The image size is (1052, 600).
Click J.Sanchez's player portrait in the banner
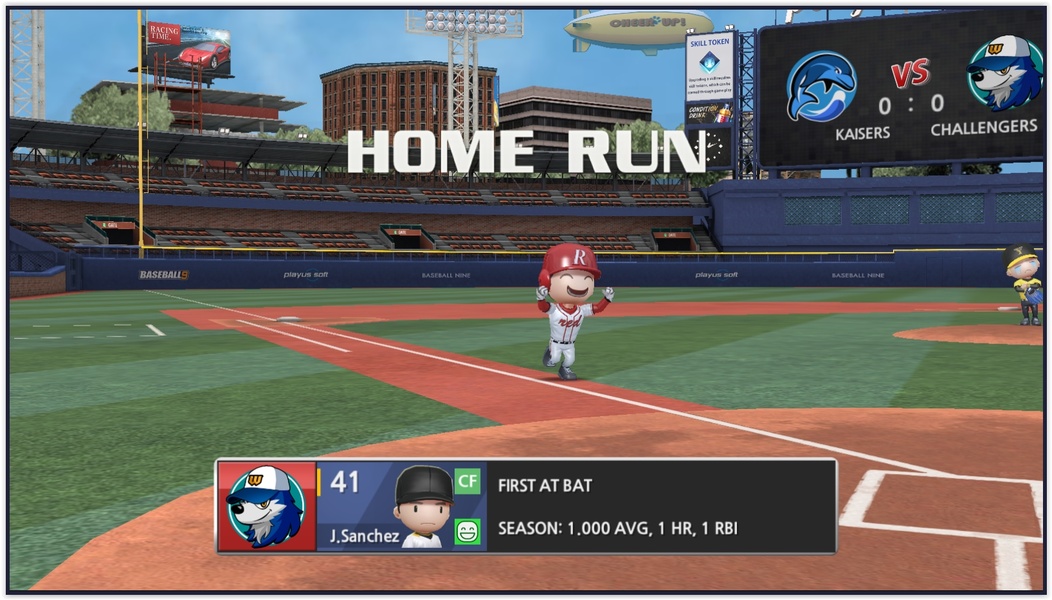pos(423,506)
